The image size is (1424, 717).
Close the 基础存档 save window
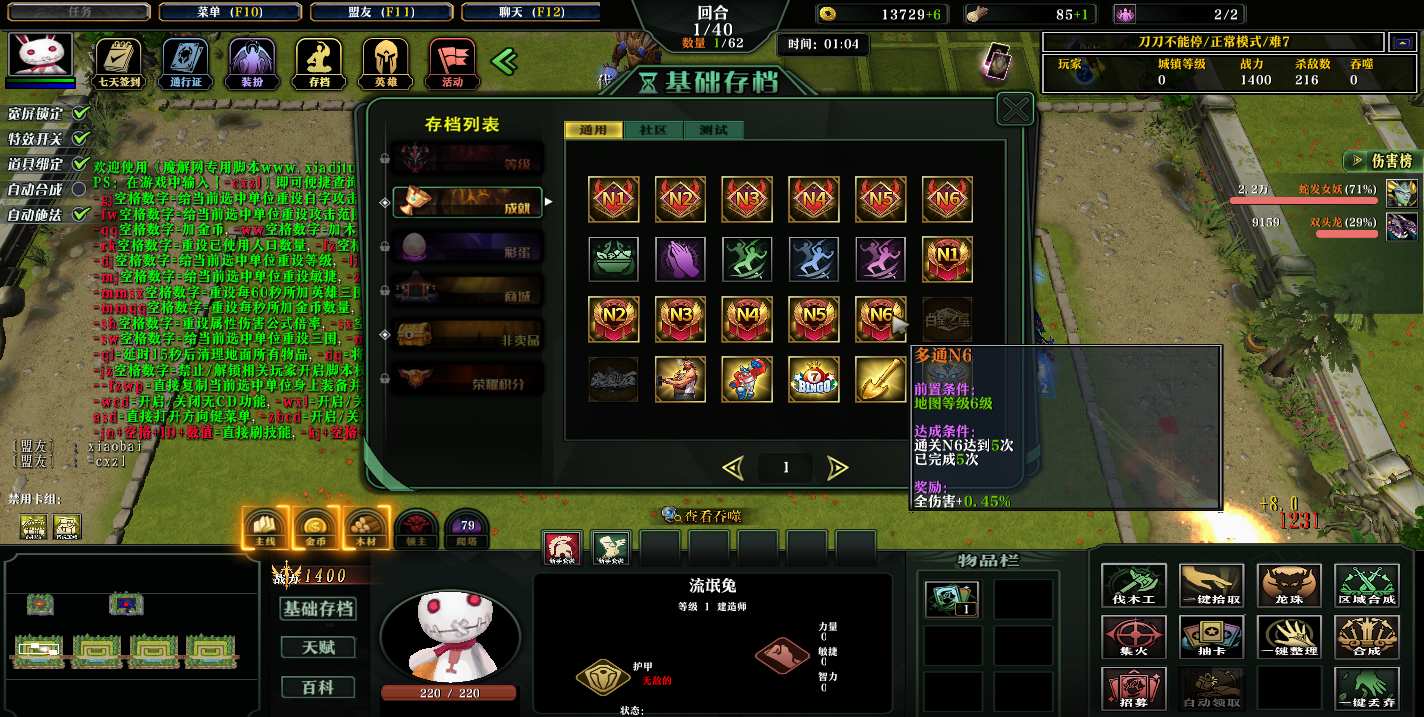click(x=1016, y=109)
